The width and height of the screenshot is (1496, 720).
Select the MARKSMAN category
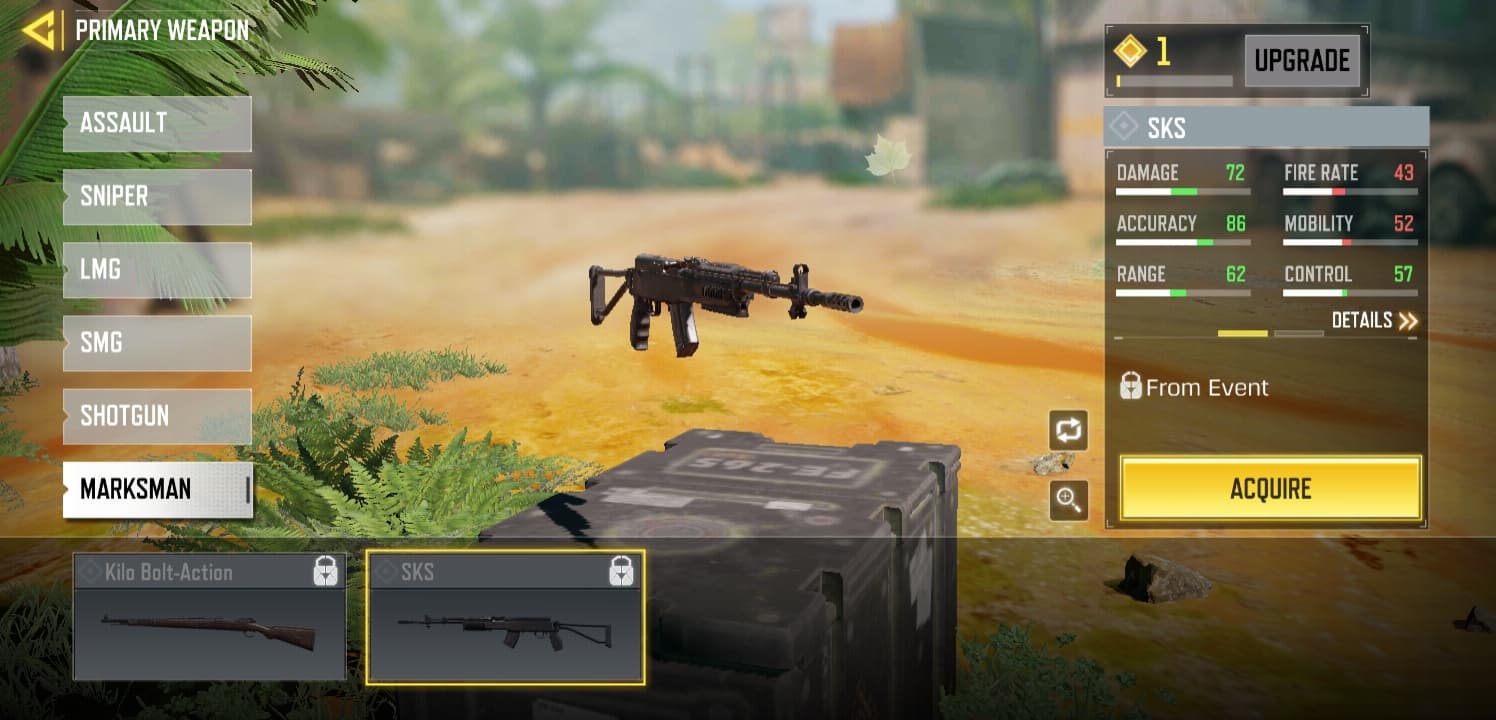point(157,489)
